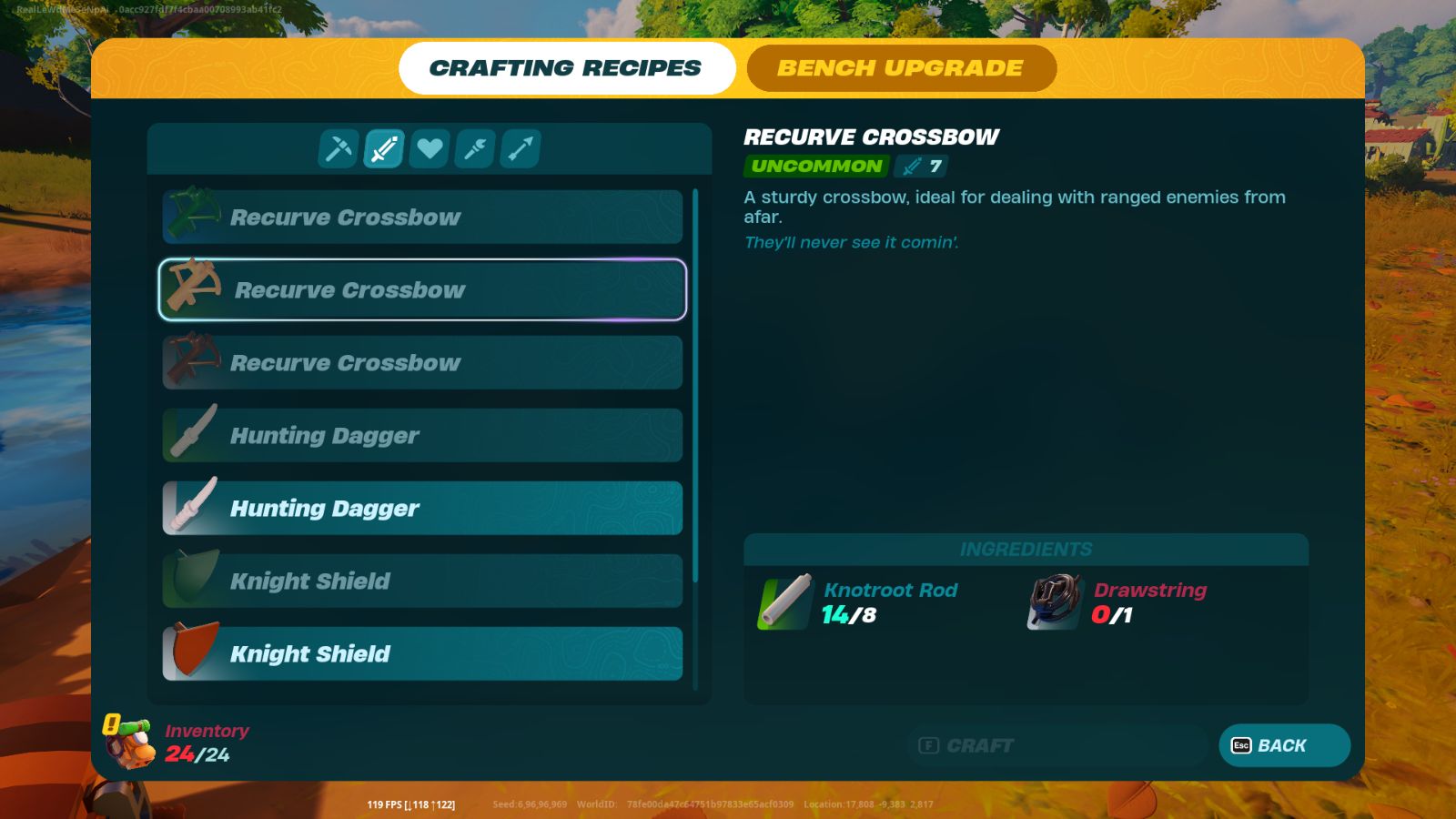Pick the highlighted tan Recurve Crossbow recipe
The height and width of the screenshot is (819, 1456).
pos(422,290)
